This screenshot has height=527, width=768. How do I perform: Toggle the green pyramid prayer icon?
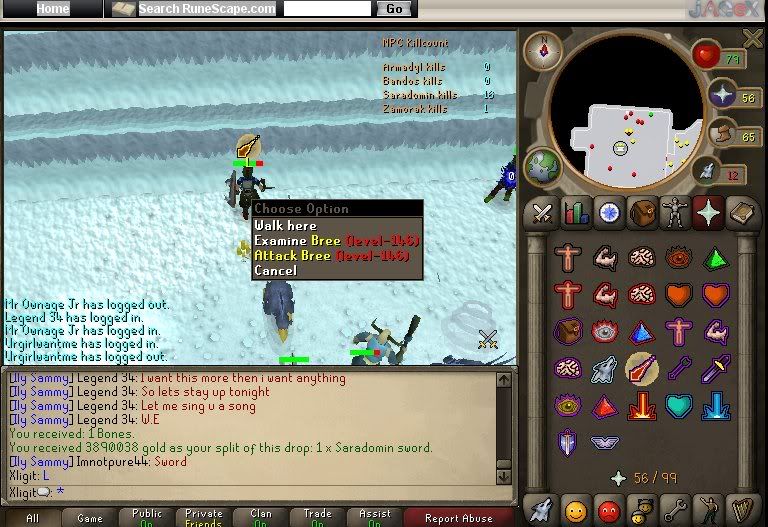coord(714,258)
